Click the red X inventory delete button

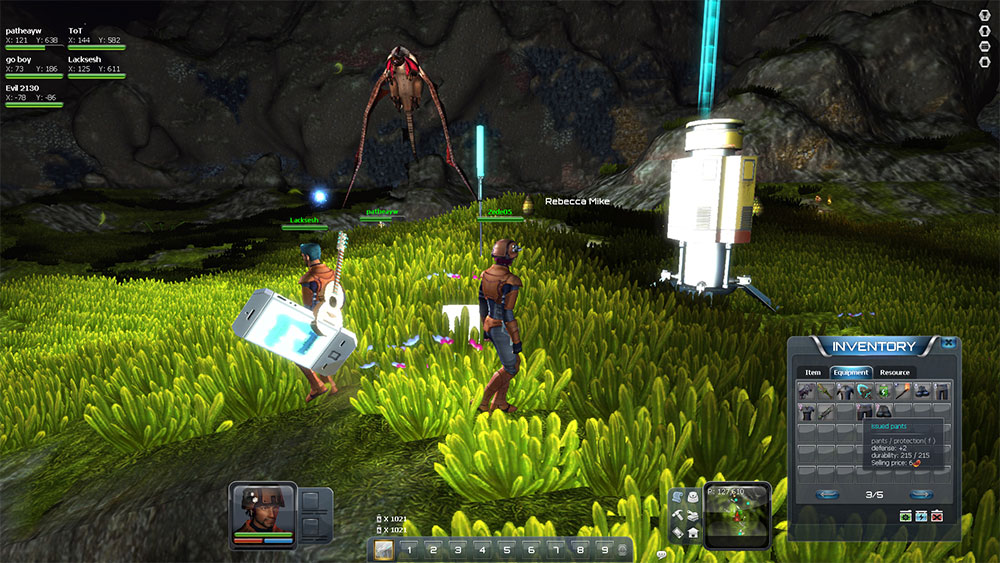[937, 515]
